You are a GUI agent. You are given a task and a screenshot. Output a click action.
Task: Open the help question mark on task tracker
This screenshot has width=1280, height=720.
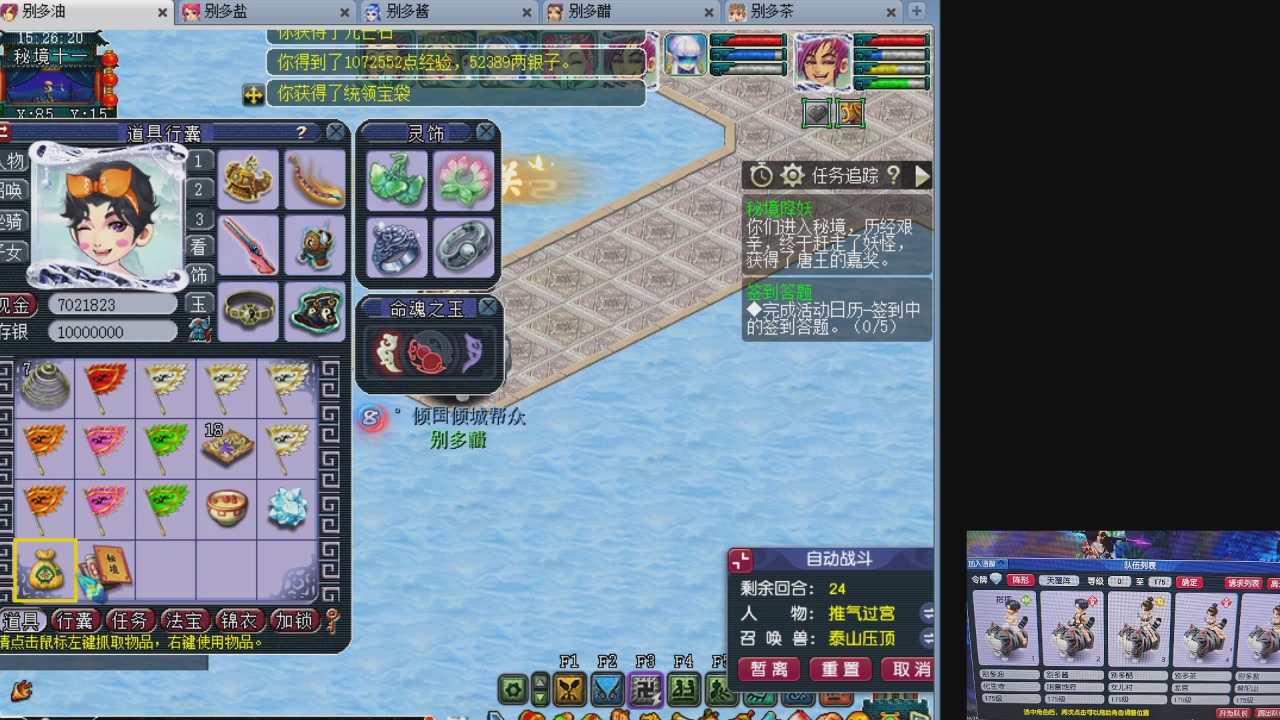point(893,177)
